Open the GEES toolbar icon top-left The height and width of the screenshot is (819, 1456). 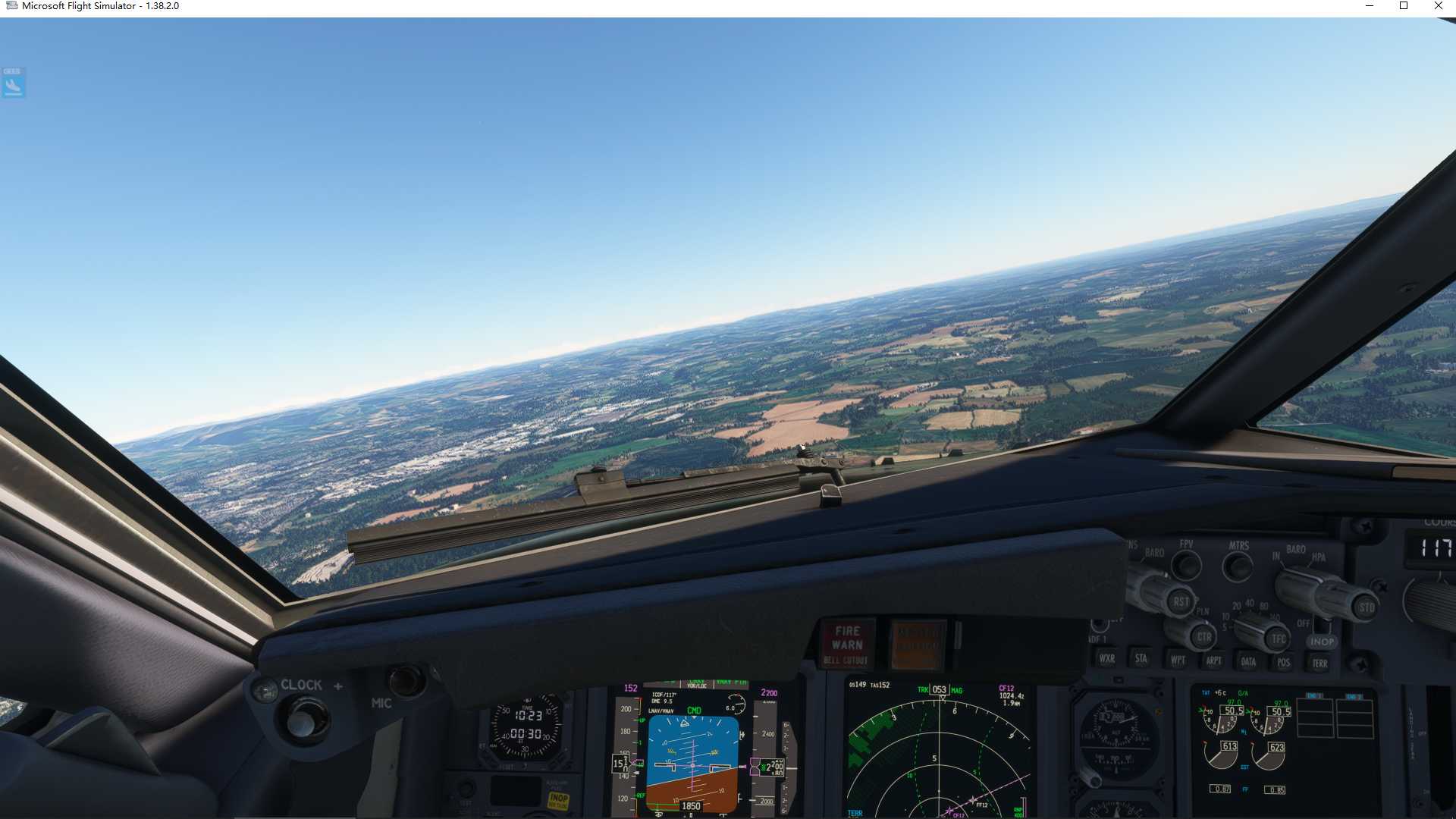tap(13, 82)
